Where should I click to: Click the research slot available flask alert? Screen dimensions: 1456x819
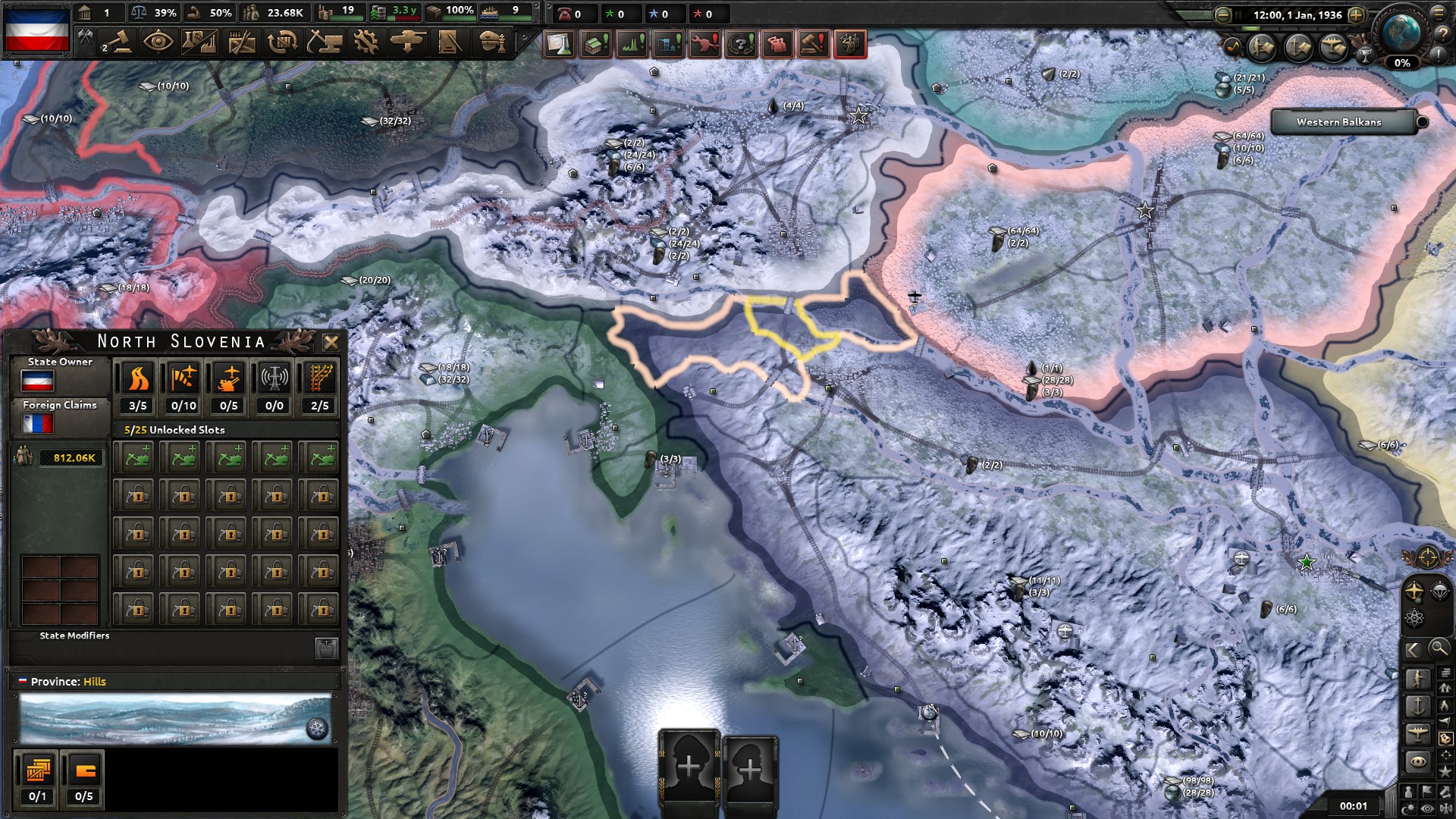click(x=558, y=44)
